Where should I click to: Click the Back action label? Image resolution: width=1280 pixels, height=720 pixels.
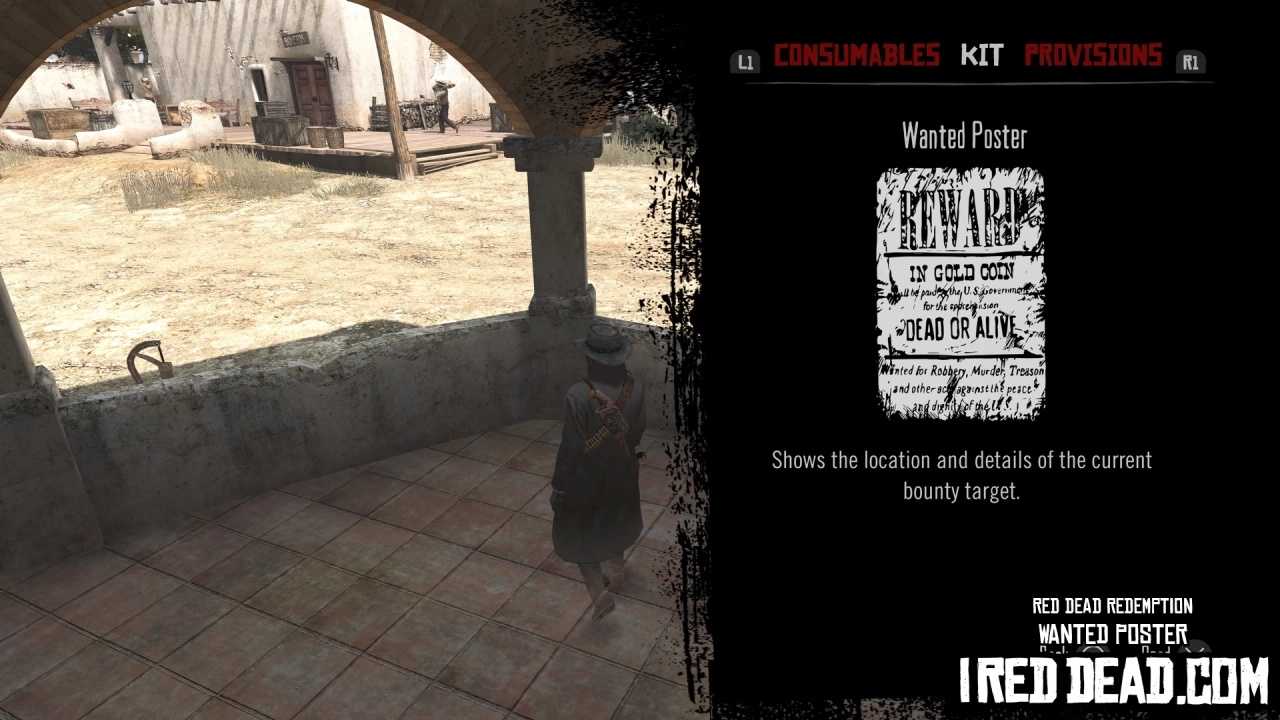click(x=1052, y=652)
